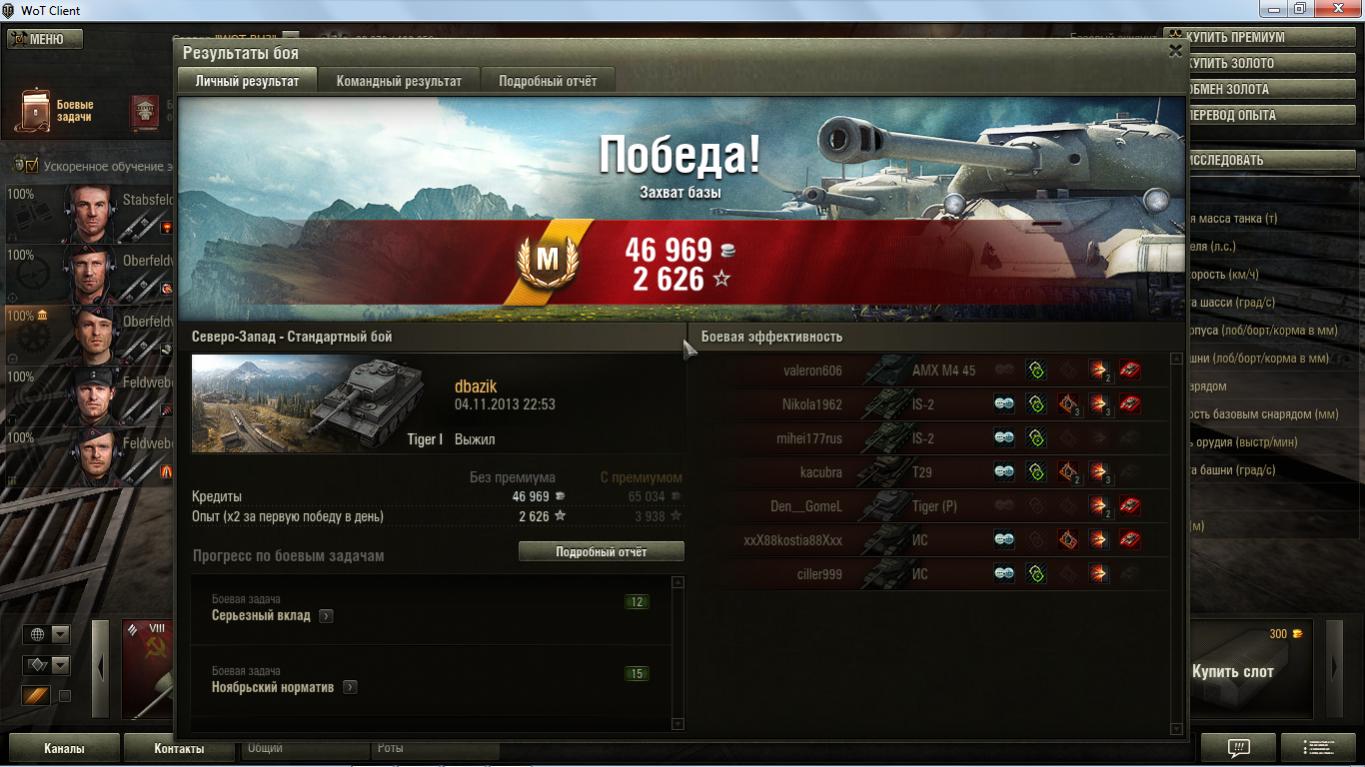Screen dimensions: 1365x767
Task: Click Купить слот in the garage
Action: [x=1232, y=672]
